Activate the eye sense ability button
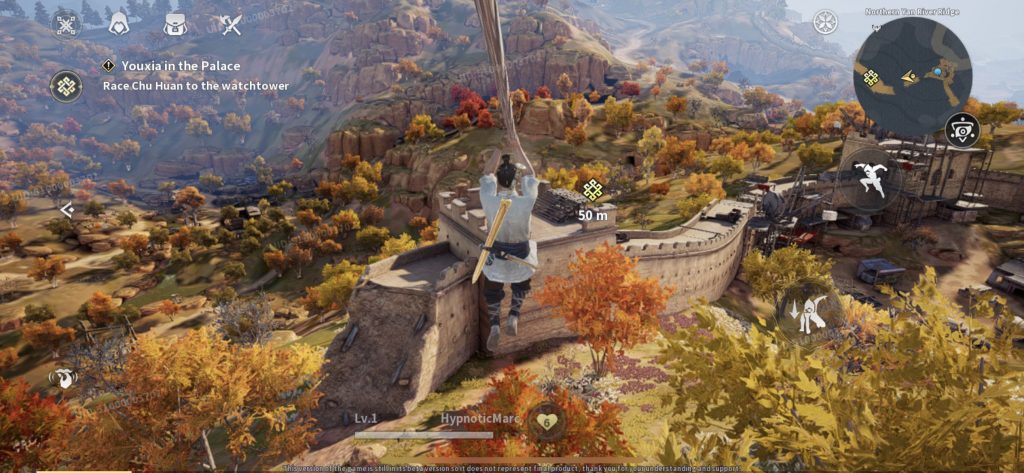 [x=962, y=130]
